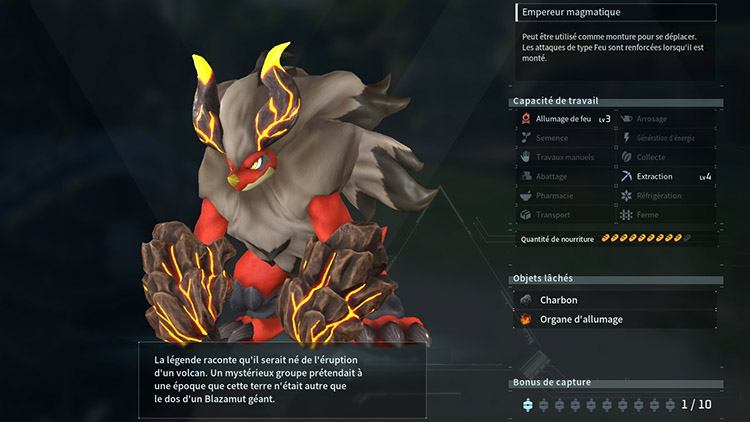750x422 pixels.
Task: Select the Organe d'allumage item row
Action: [616, 320]
